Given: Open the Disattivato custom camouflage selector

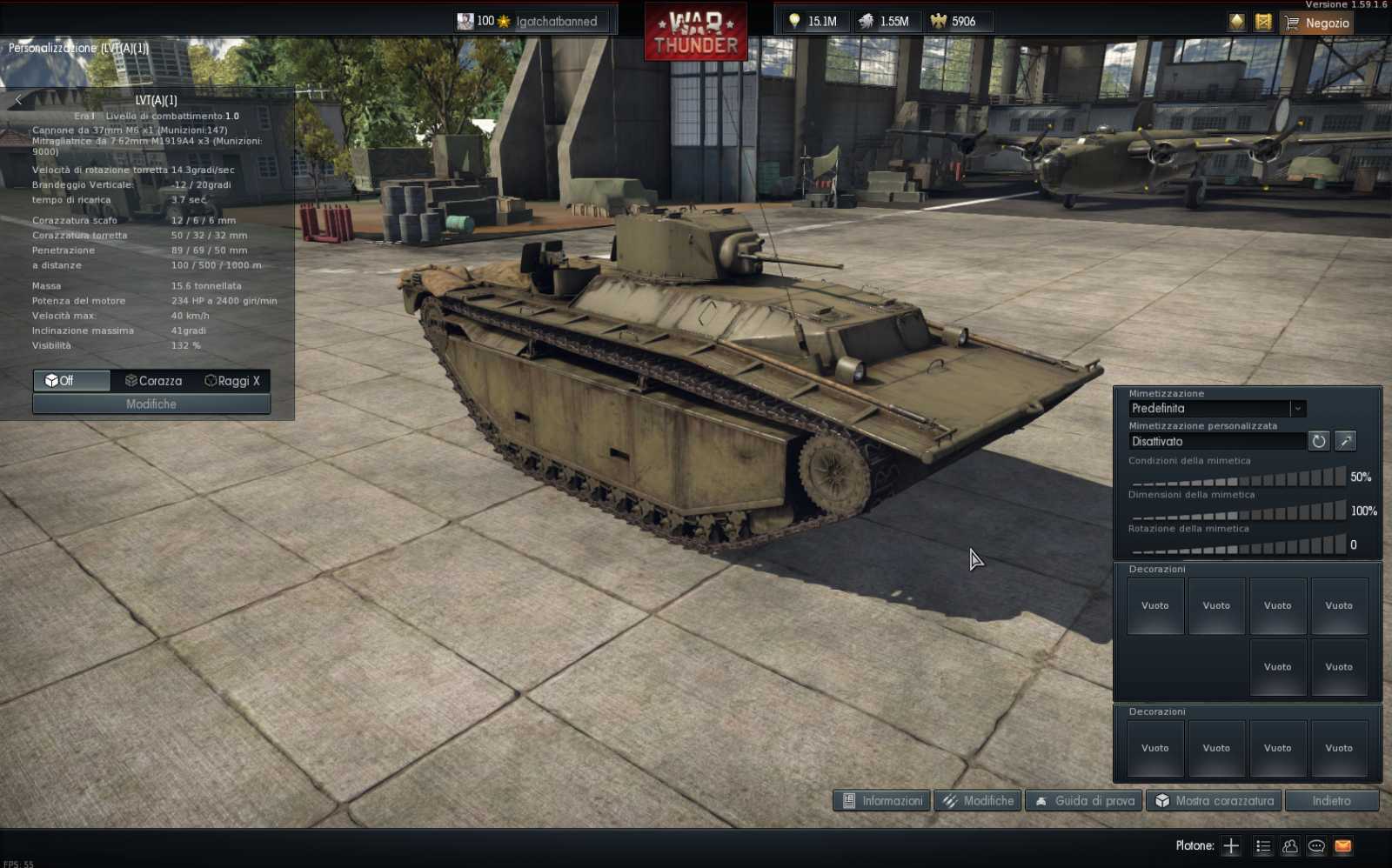Looking at the screenshot, I should 1216,441.
